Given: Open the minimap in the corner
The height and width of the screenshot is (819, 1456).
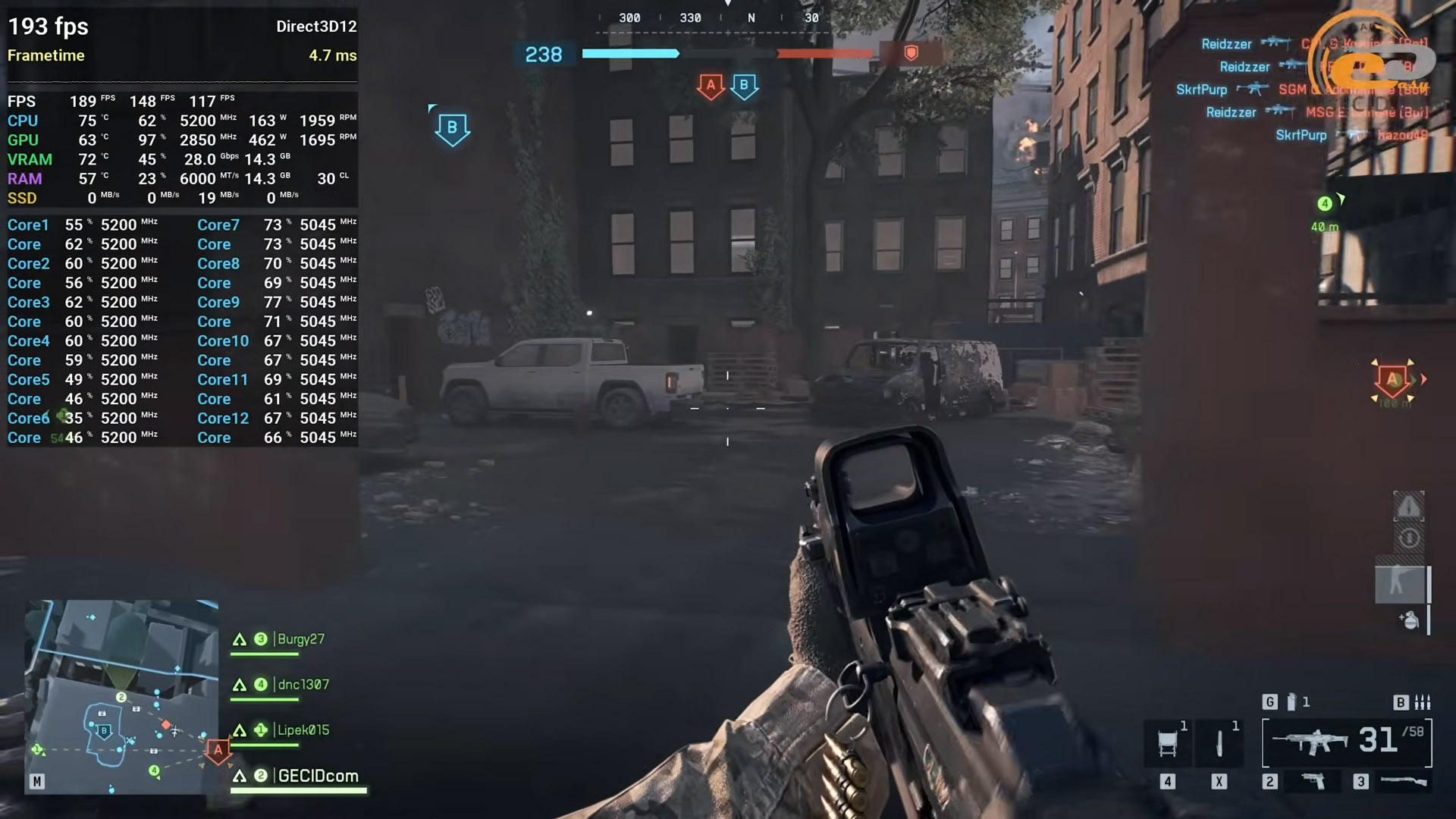Looking at the screenshot, I should point(121,696).
